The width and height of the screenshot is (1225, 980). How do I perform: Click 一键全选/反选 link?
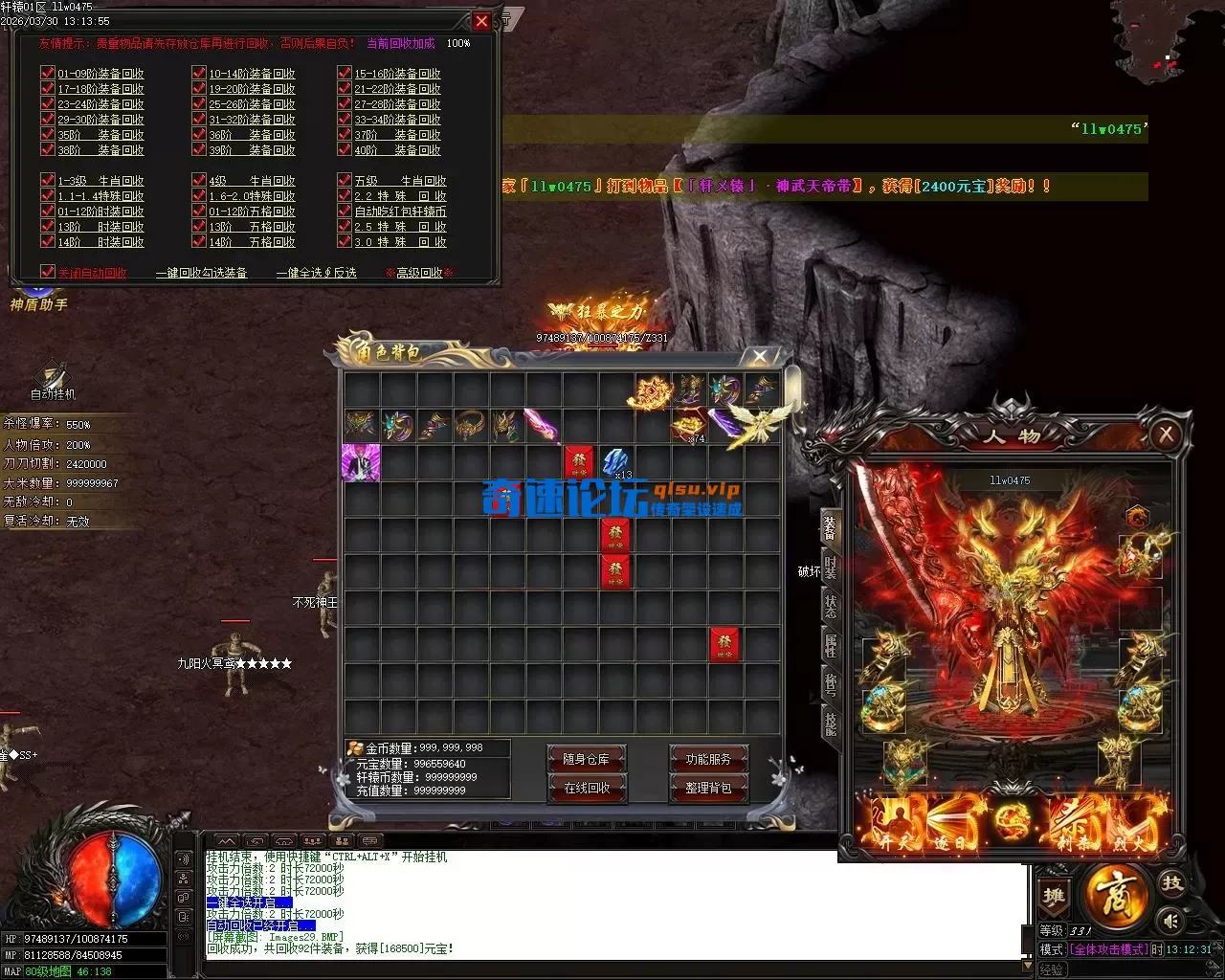pyautogui.click(x=316, y=273)
